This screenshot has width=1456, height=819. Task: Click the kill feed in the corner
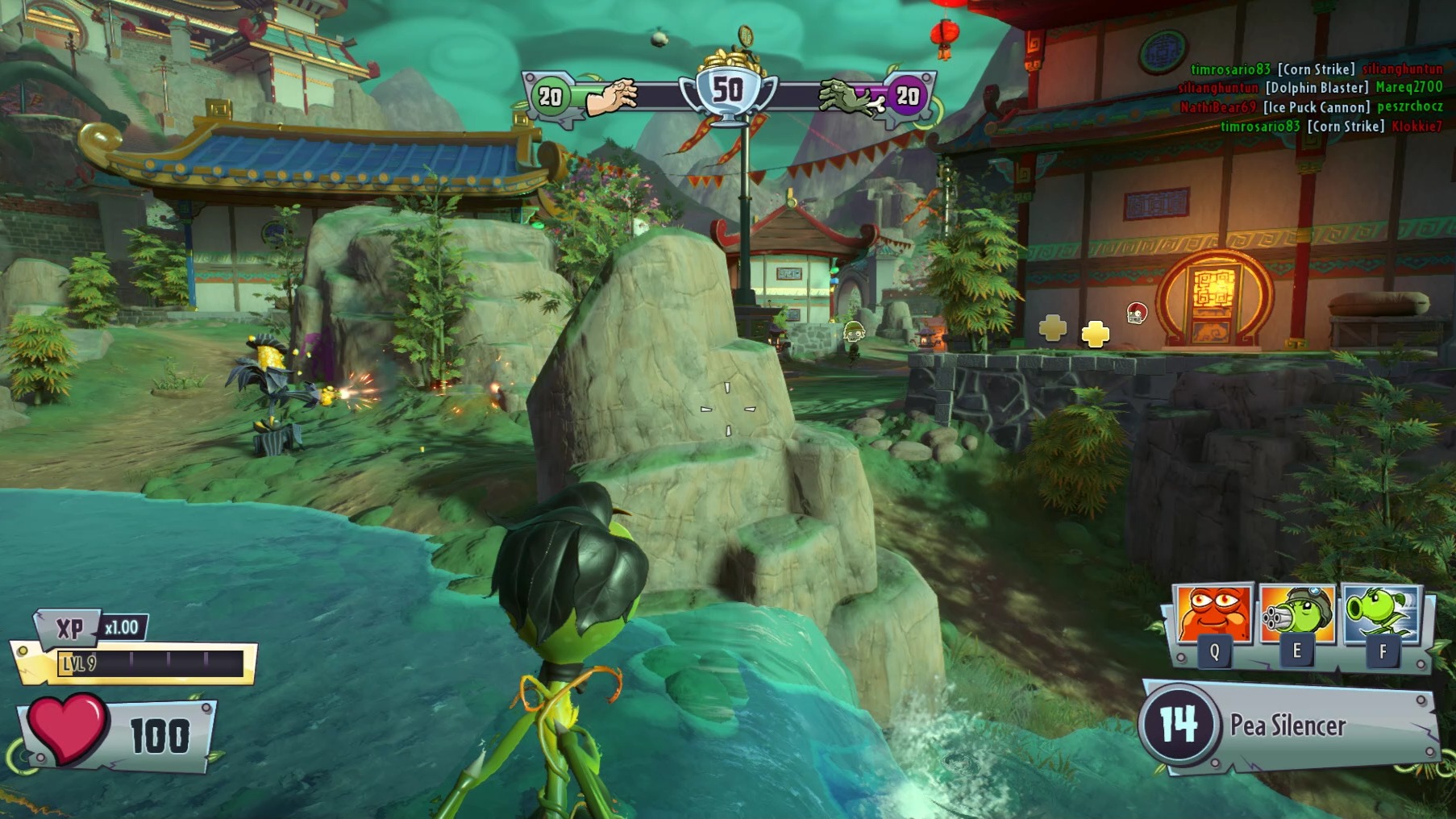point(1310,98)
